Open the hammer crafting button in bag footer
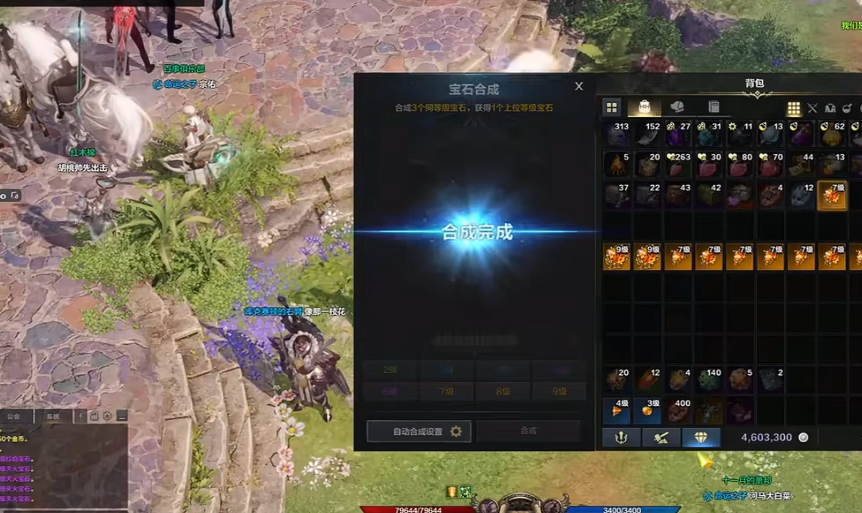The width and height of the screenshot is (862, 513). click(661, 437)
